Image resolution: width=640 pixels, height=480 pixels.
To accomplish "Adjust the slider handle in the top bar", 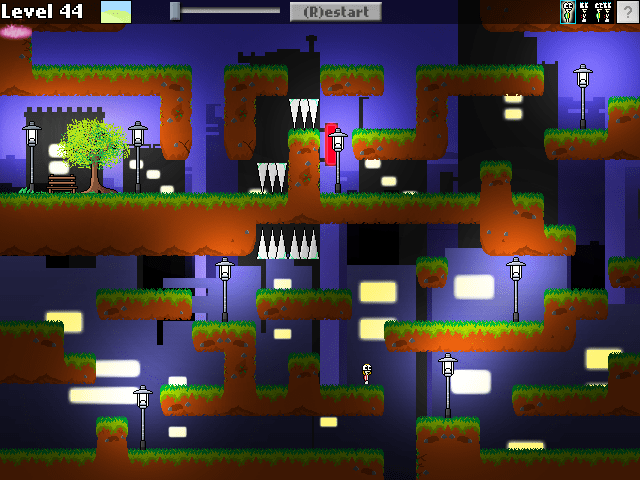I will 175,11.
